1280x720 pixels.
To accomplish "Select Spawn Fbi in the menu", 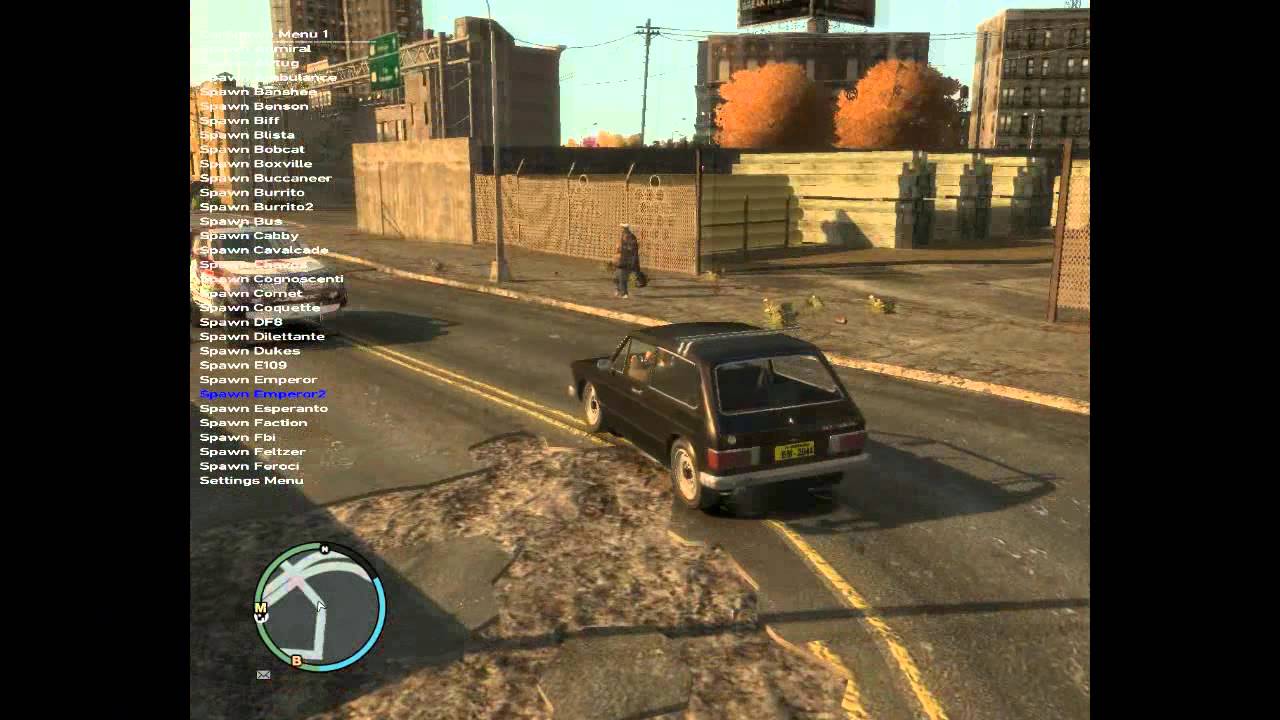I will click(x=237, y=437).
